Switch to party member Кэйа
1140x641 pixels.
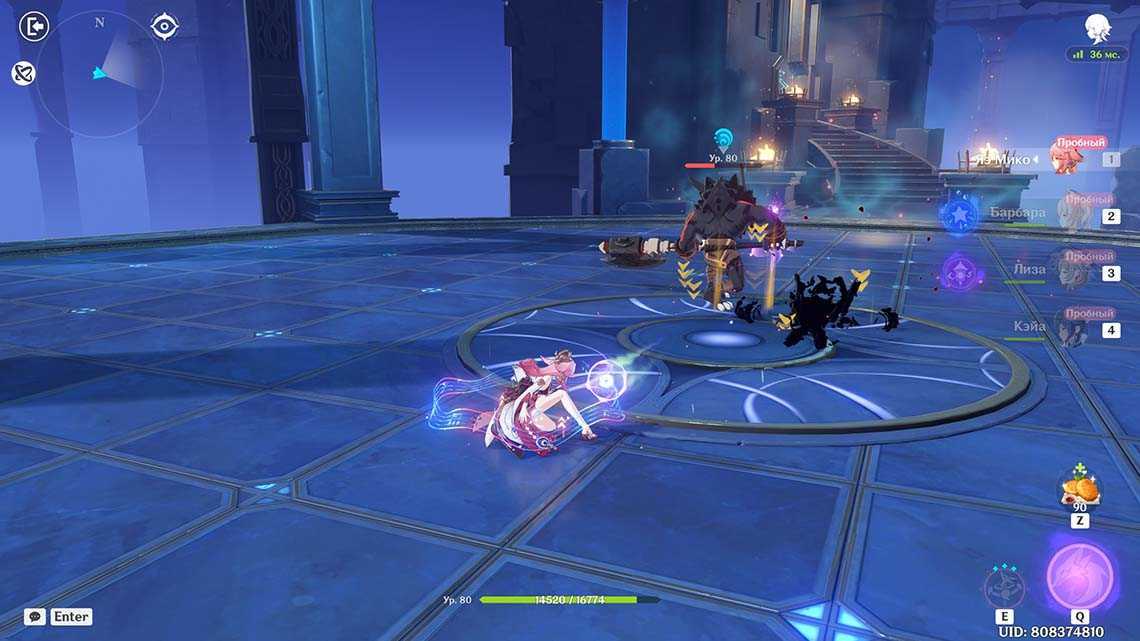(1070, 327)
